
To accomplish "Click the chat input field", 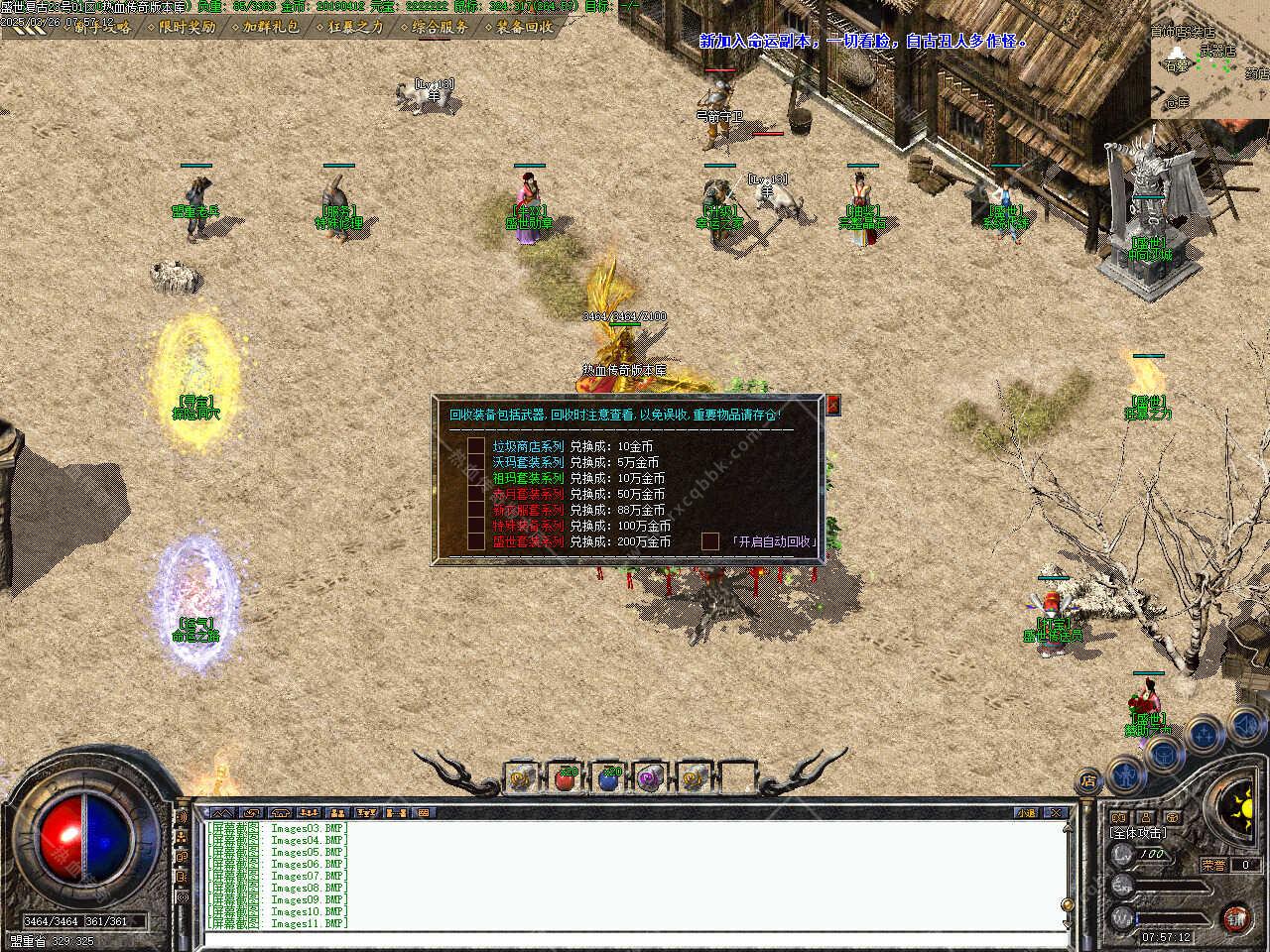I will (635, 938).
